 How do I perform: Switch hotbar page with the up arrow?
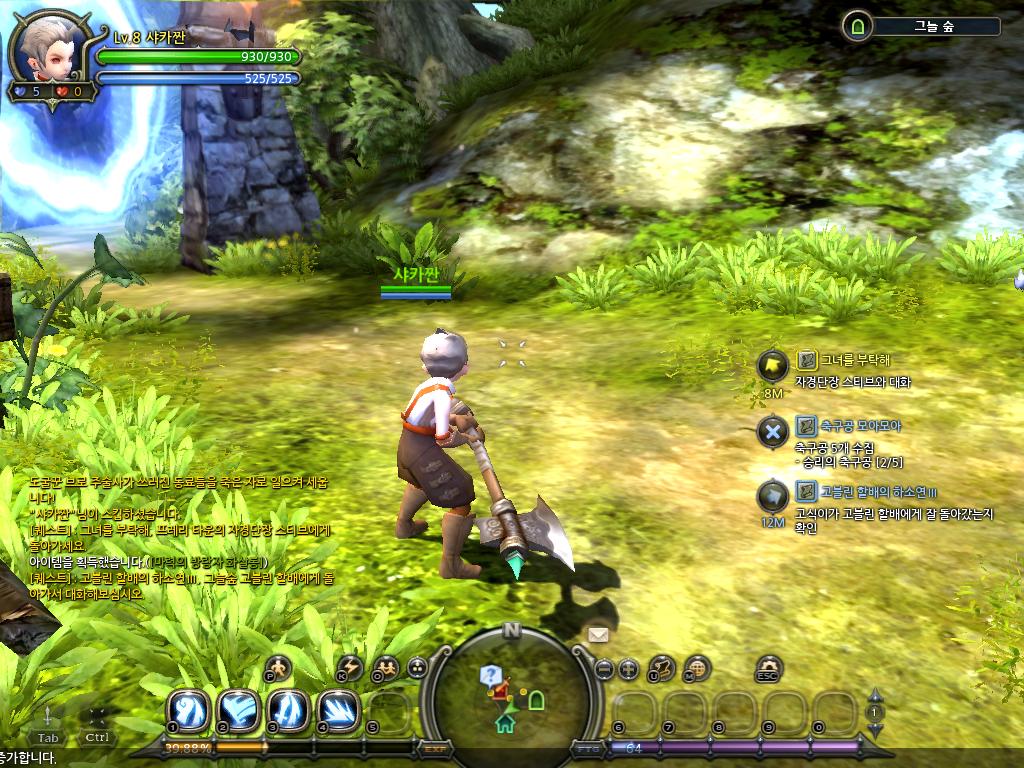[x=875, y=695]
